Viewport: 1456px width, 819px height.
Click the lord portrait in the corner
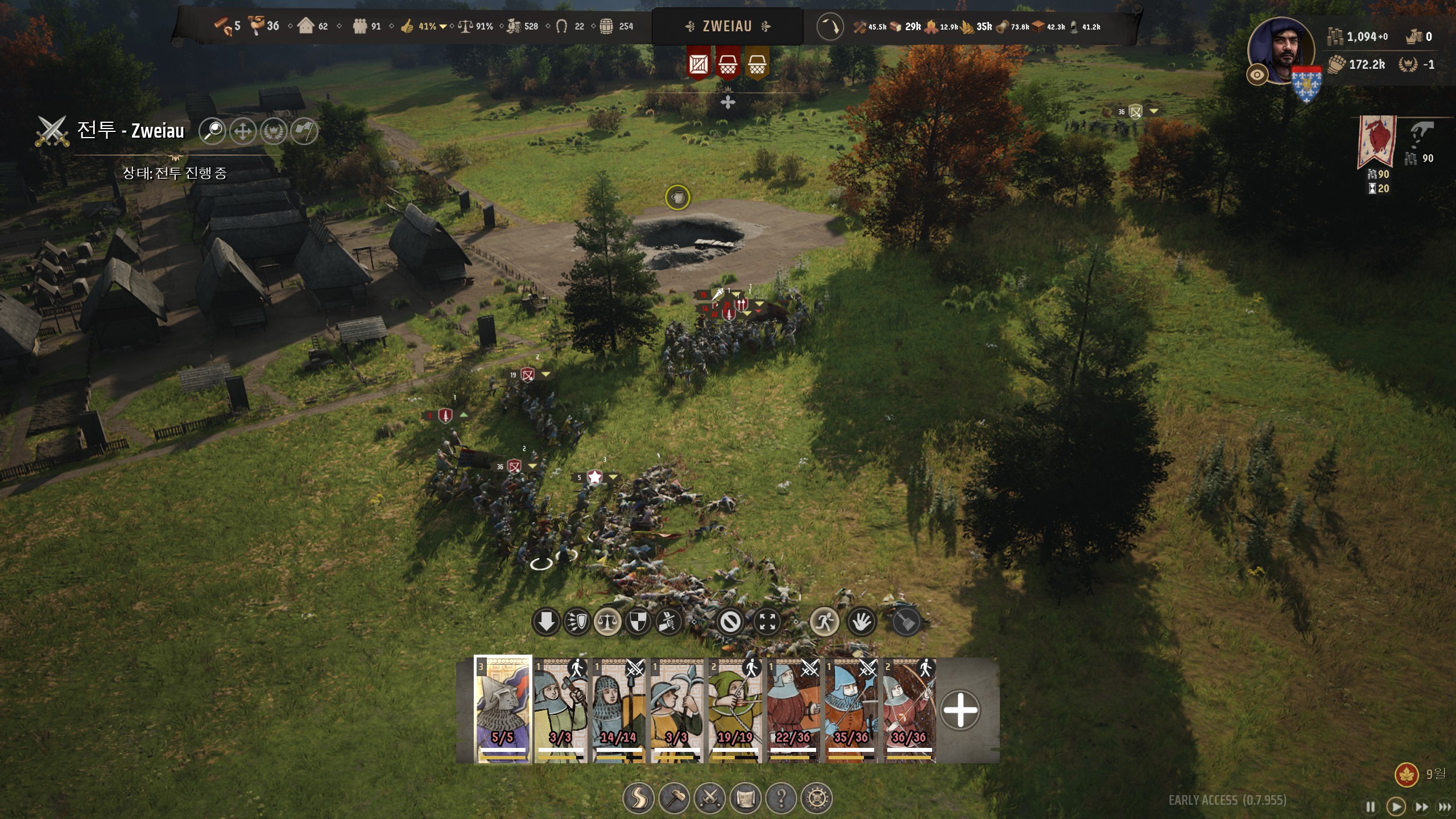coord(1281,51)
